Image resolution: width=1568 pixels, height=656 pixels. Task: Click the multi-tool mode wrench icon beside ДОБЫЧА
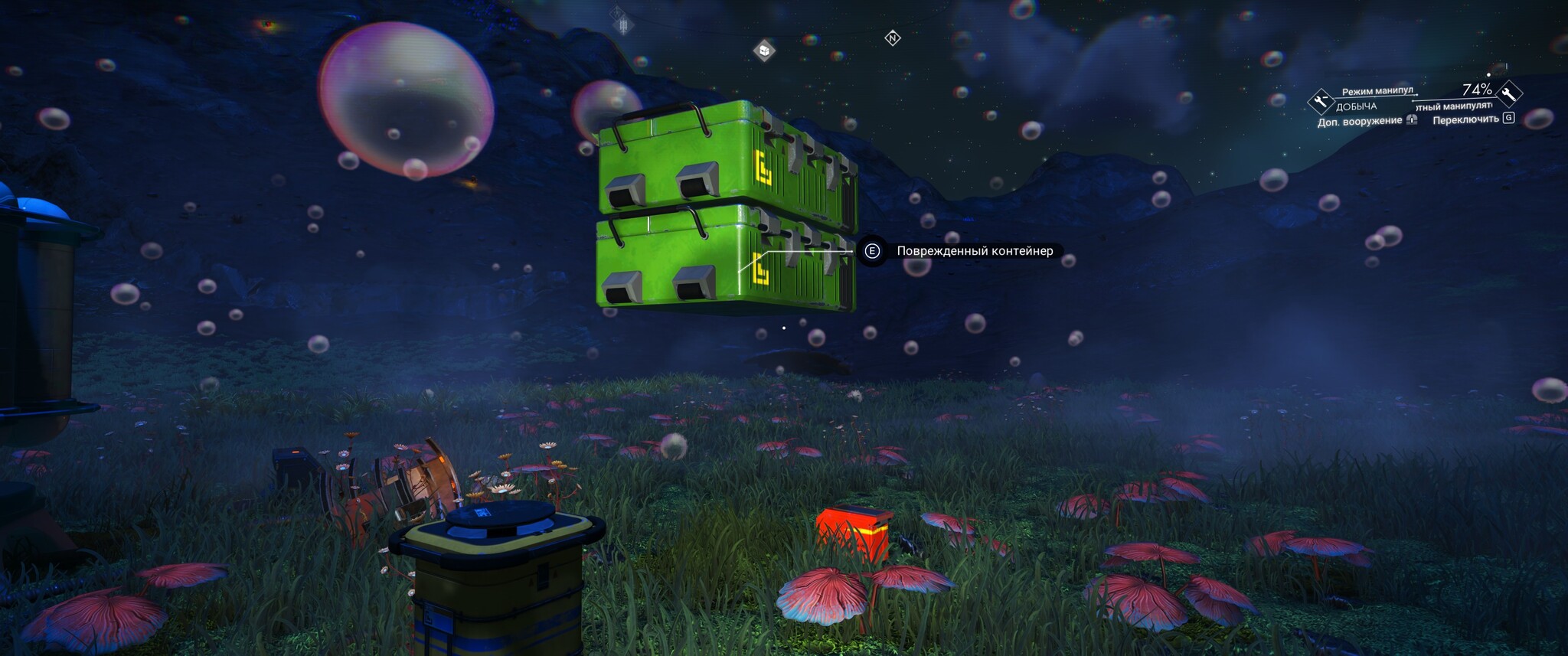point(1321,100)
